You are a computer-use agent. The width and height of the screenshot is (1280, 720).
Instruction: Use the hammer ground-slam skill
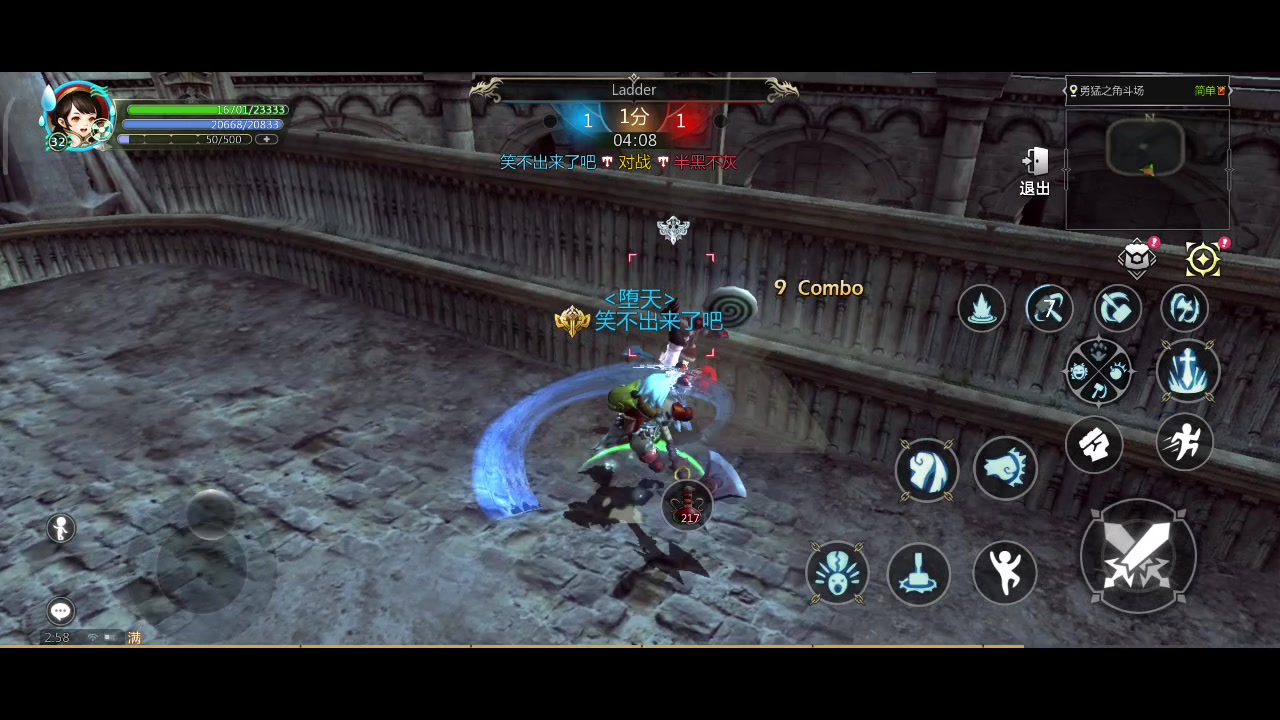click(x=918, y=574)
